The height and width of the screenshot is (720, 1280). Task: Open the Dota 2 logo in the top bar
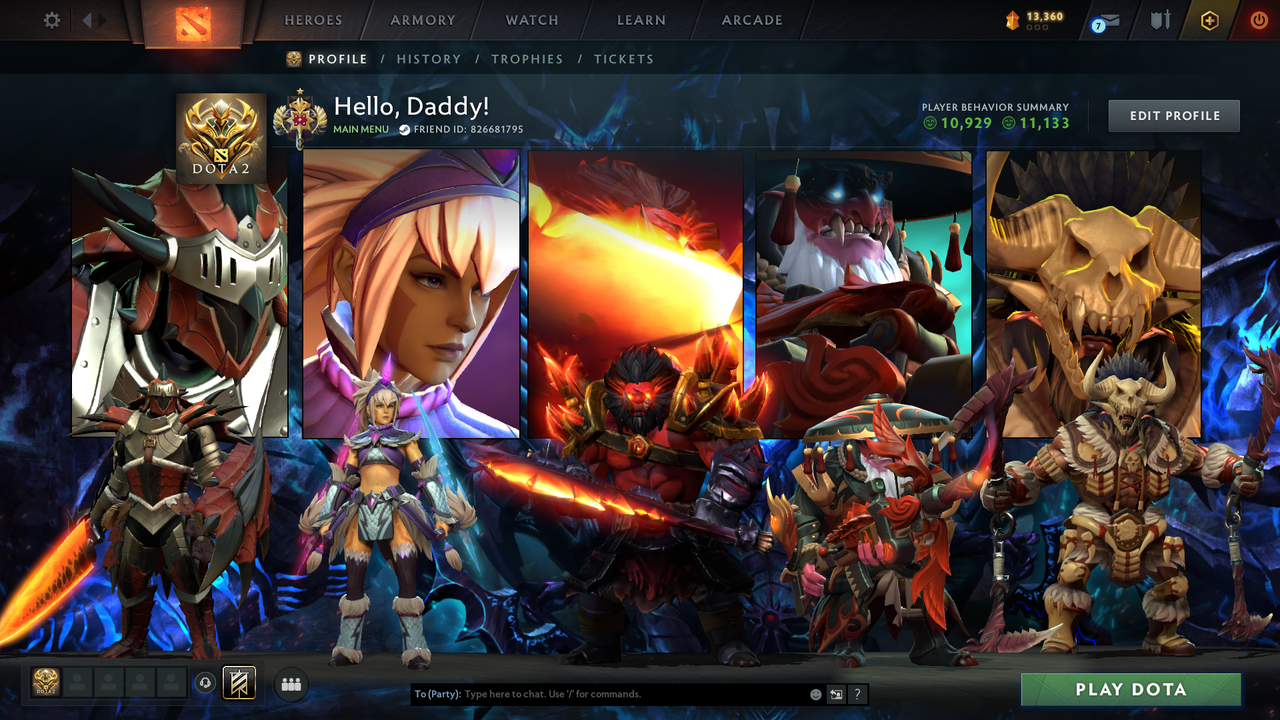click(x=197, y=20)
